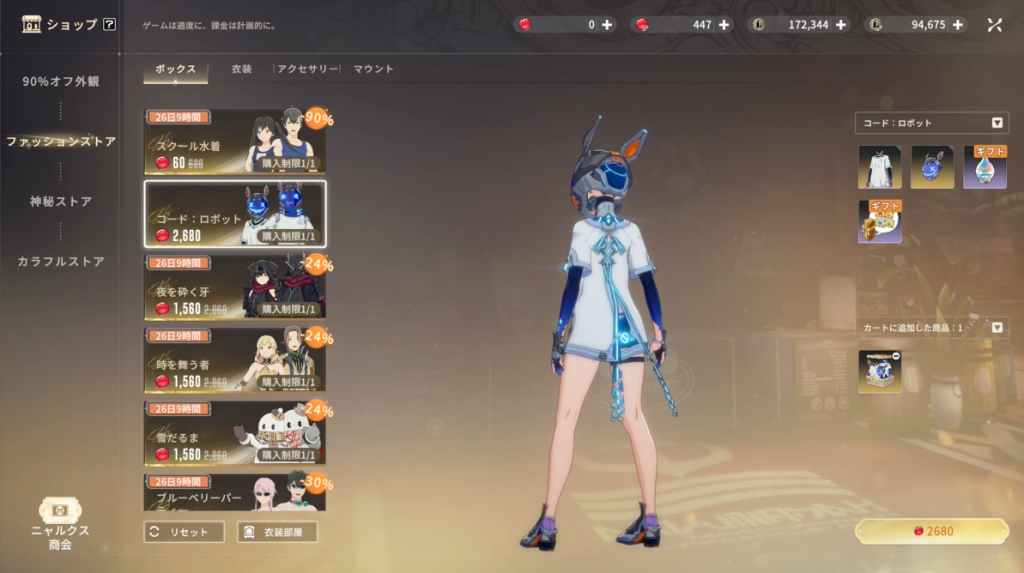Viewport: 1024px width, 573px height.
Task: Open the ニャルクス商会 shop icon
Action: tap(60, 522)
